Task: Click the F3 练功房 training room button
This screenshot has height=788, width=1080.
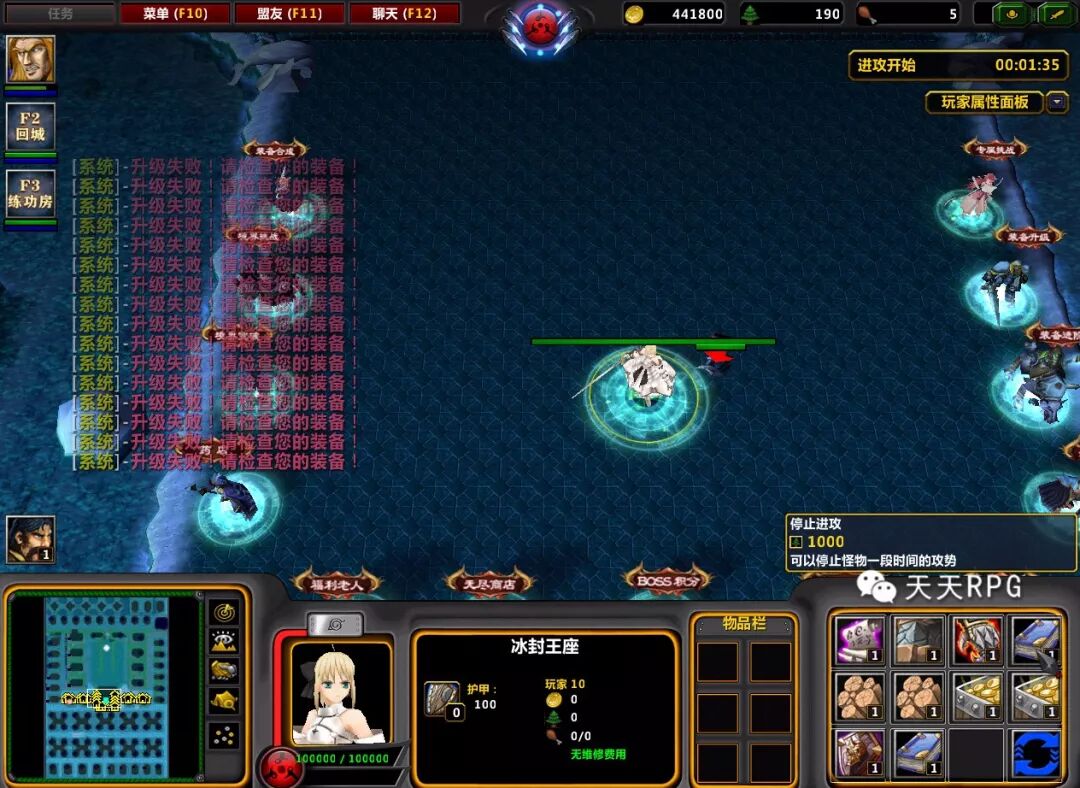Action: pos(30,193)
